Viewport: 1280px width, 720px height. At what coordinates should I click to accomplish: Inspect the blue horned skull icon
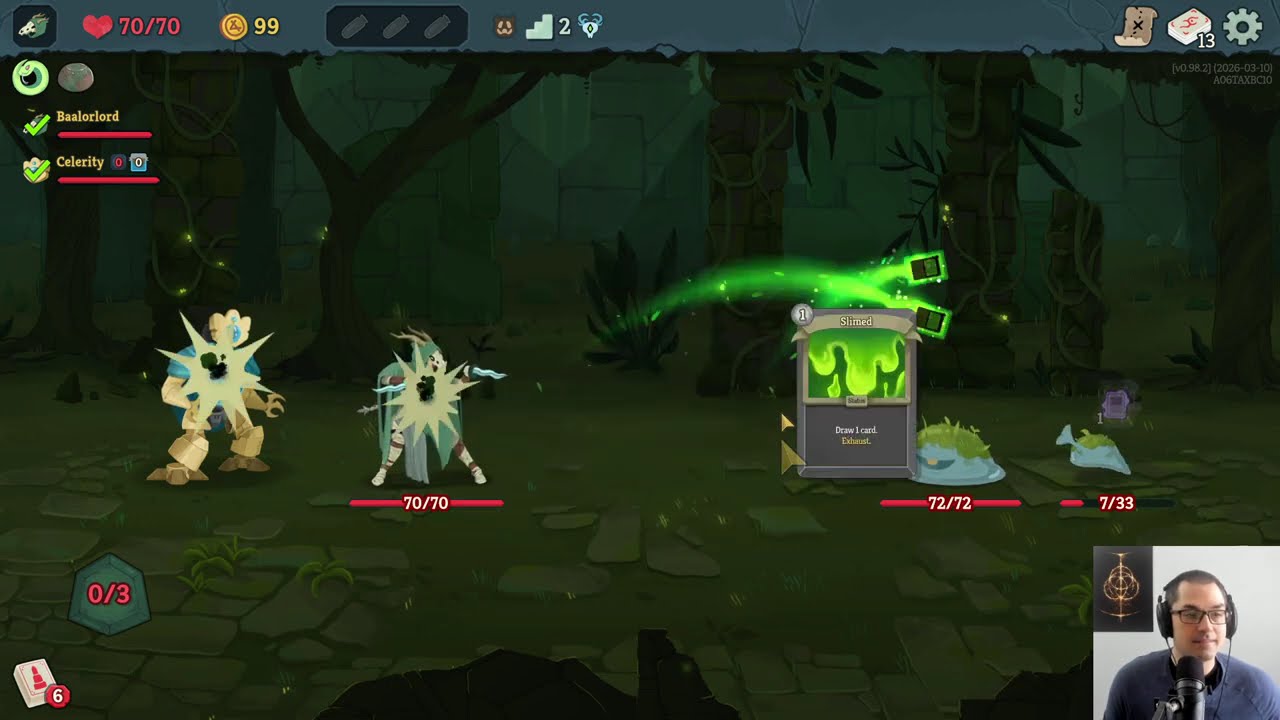pos(590,27)
